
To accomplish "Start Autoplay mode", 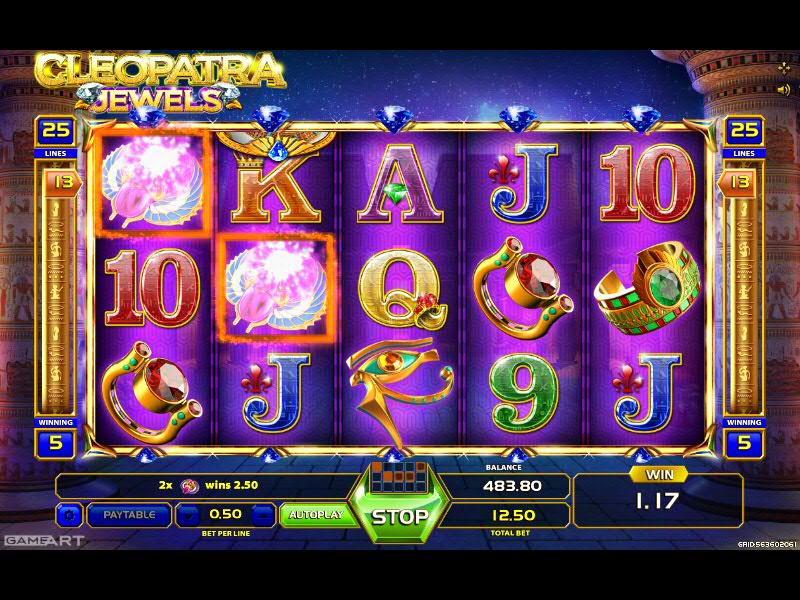I will coord(315,515).
